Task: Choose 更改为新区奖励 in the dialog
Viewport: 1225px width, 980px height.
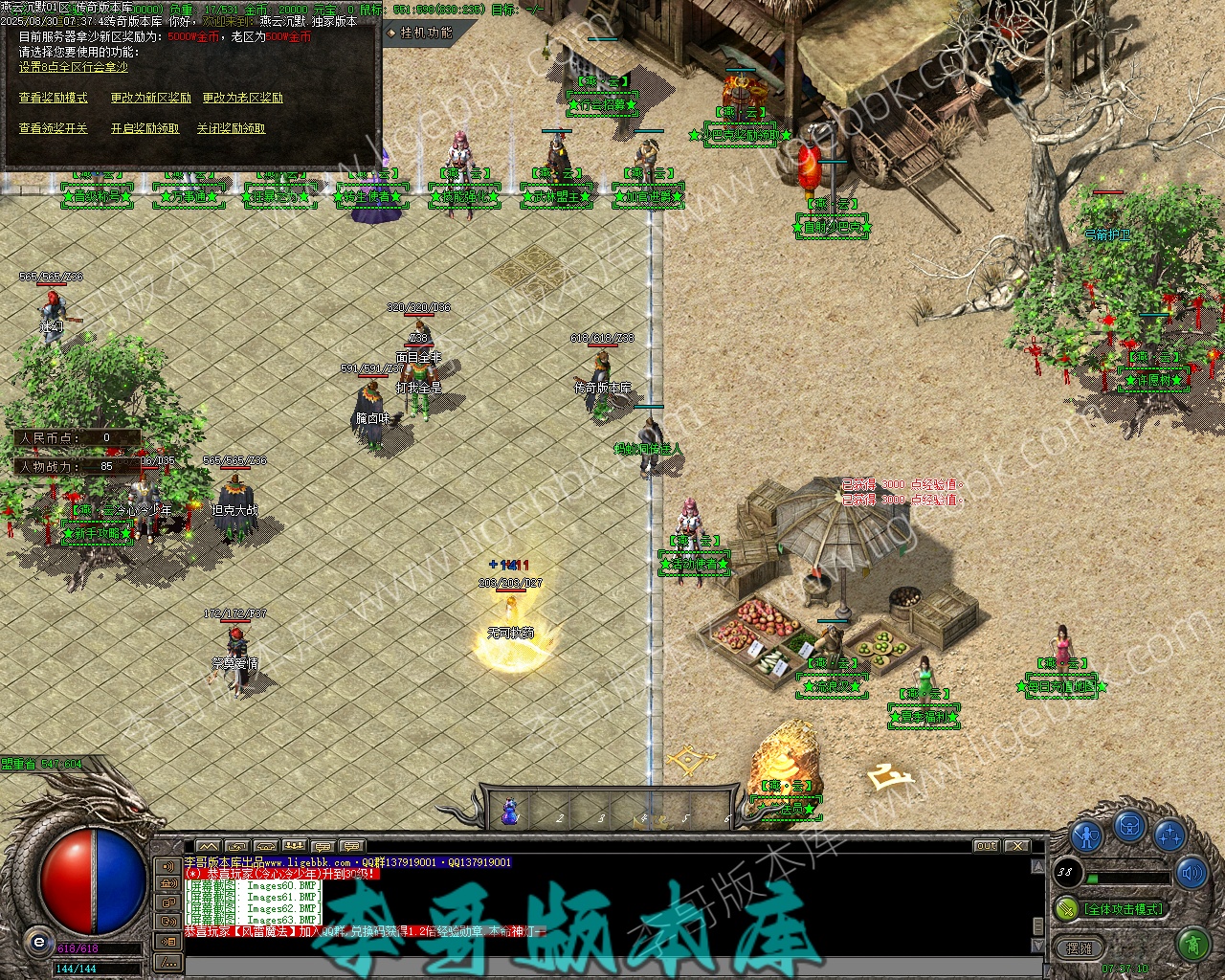Action: pyautogui.click(x=150, y=98)
